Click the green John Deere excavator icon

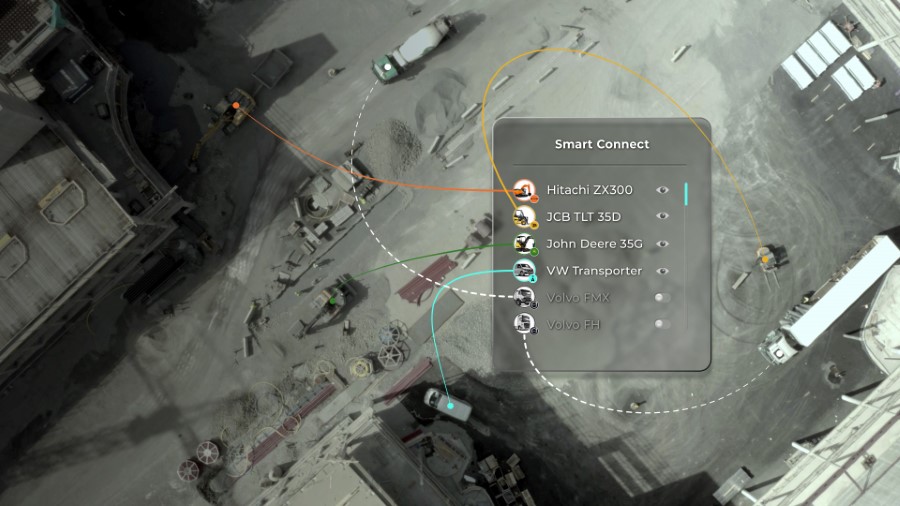(524, 244)
